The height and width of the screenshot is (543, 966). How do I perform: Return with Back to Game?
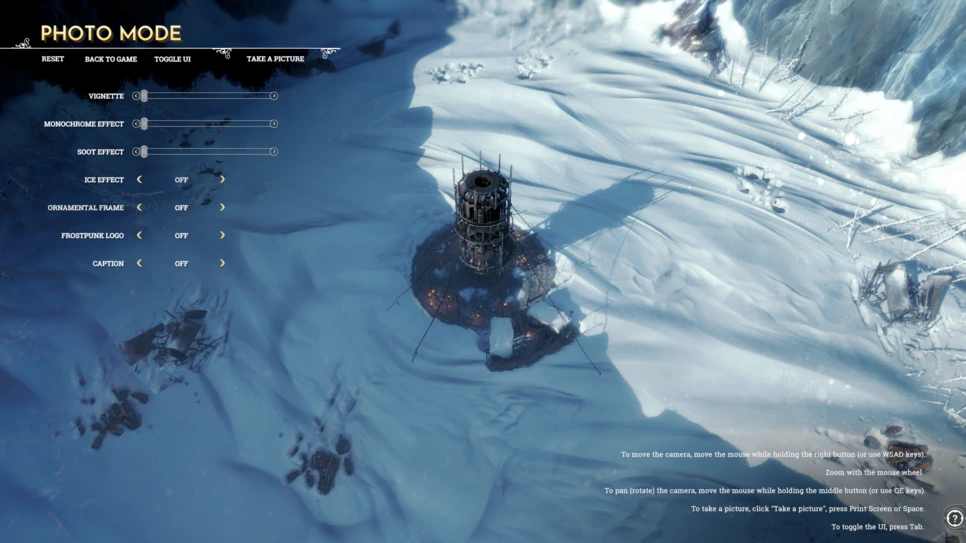click(x=111, y=59)
